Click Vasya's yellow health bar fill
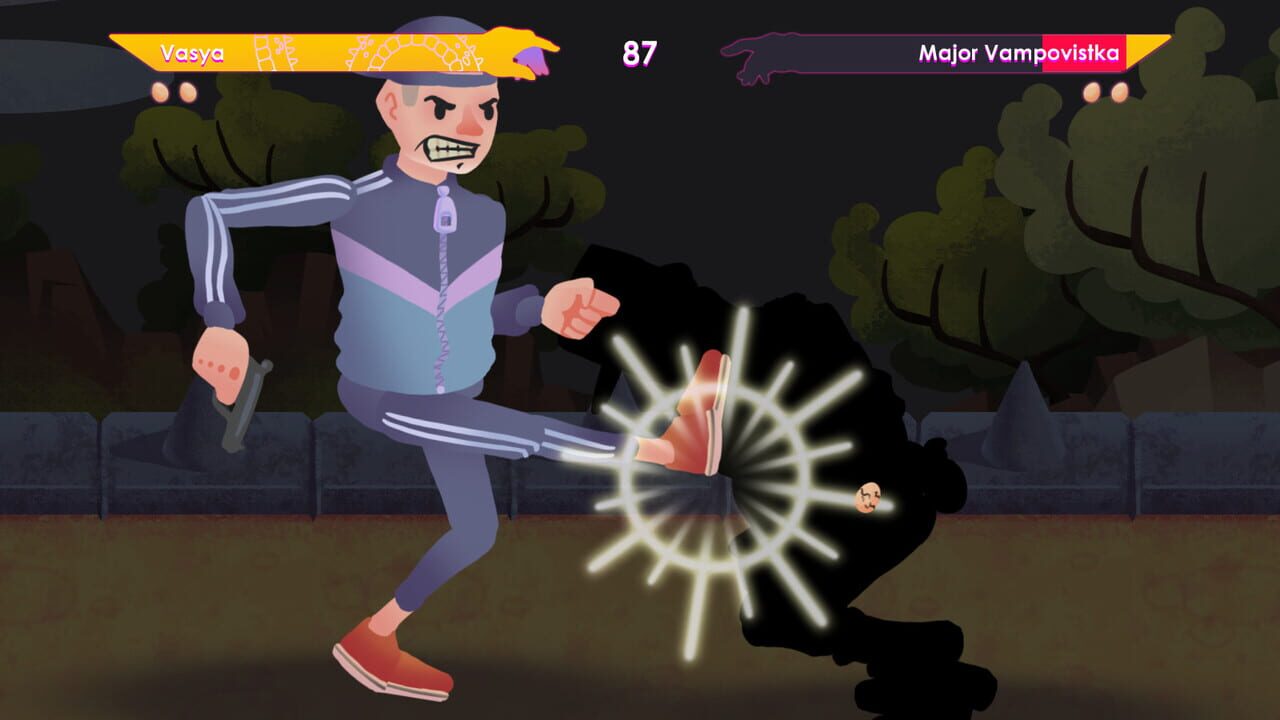The height and width of the screenshot is (720, 1280). click(x=300, y=52)
